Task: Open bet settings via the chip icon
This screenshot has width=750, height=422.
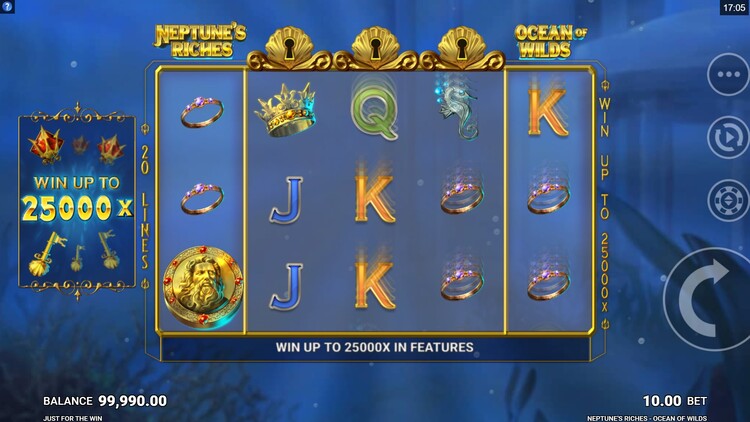Action: 727,199
